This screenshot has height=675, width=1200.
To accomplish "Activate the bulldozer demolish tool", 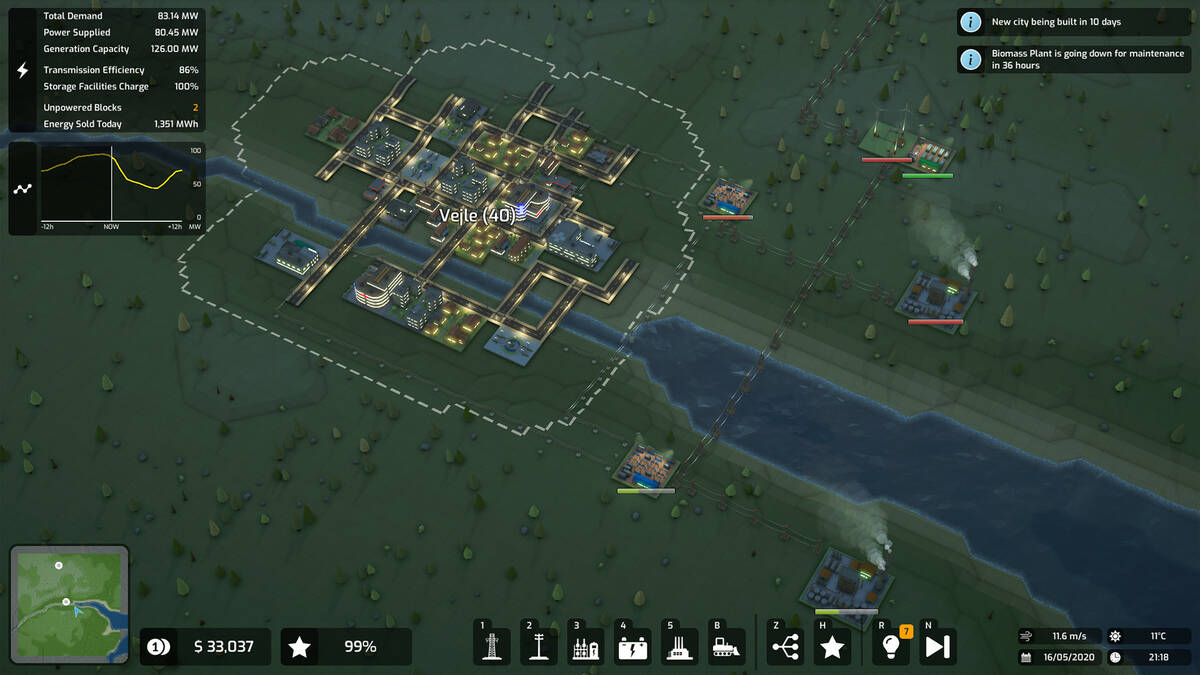I will click(x=726, y=646).
